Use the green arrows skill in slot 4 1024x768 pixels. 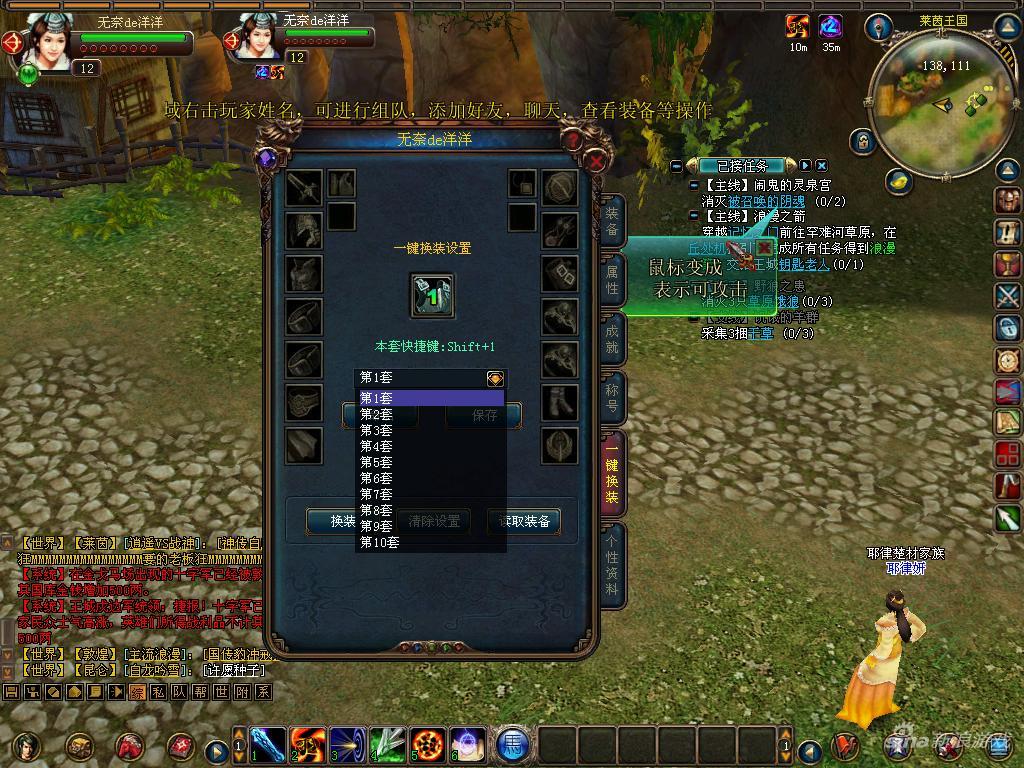(388, 746)
